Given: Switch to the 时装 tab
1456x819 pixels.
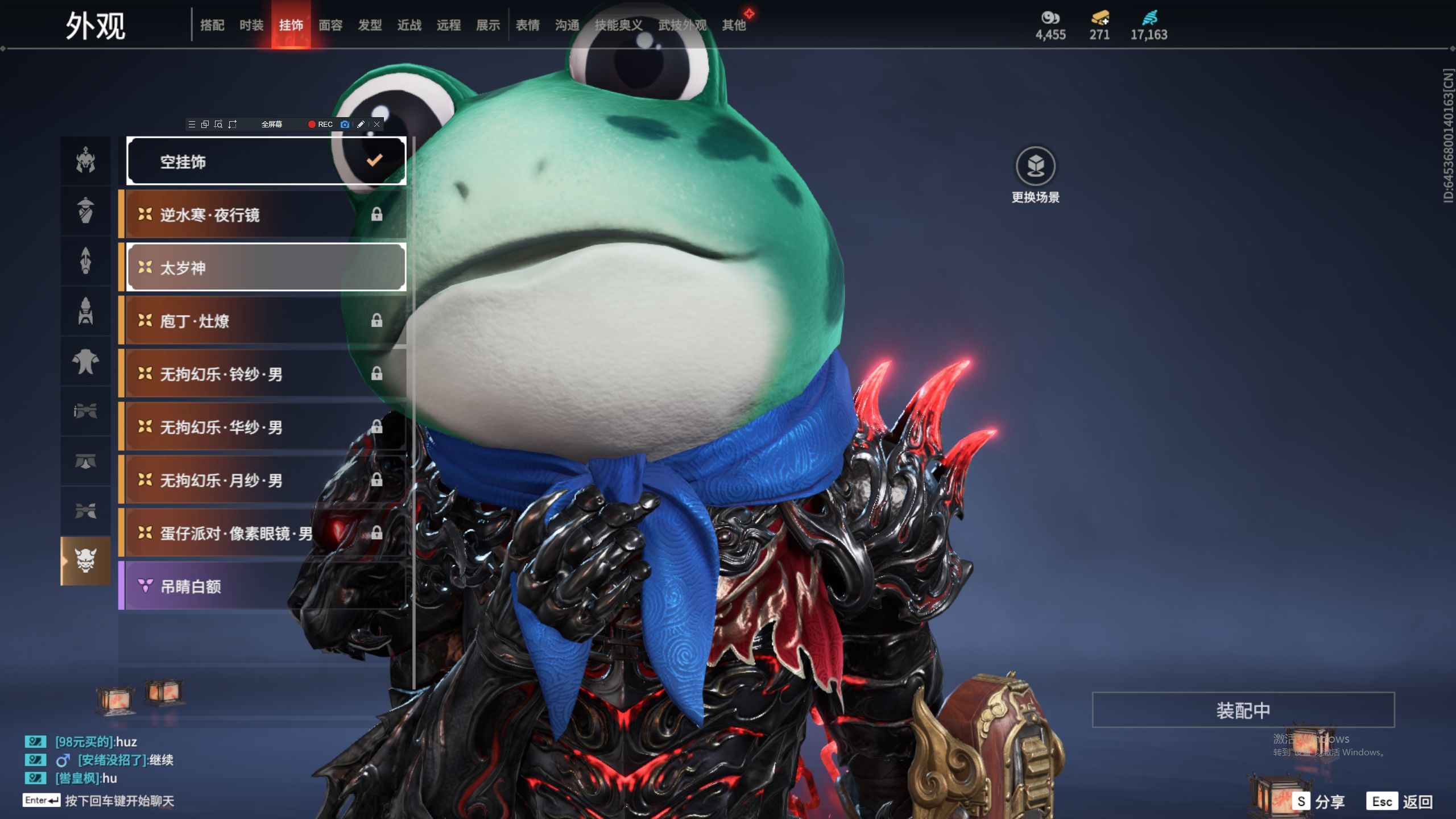Looking at the screenshot, I should tap(251, 25).
